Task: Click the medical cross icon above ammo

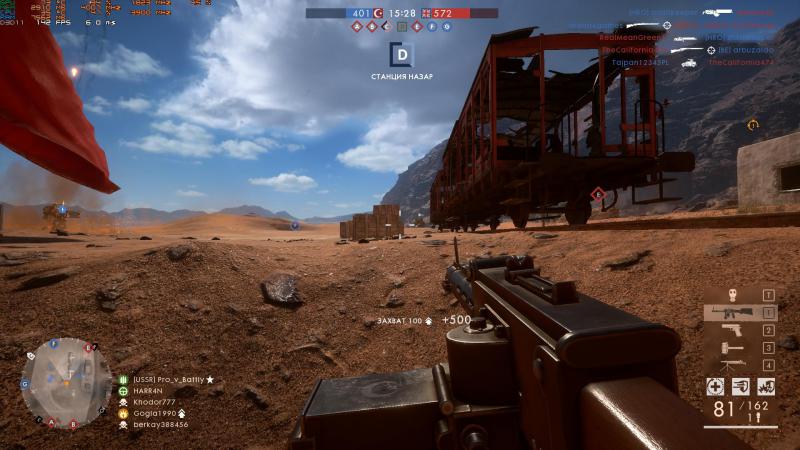Action: [x=715, y=386]
